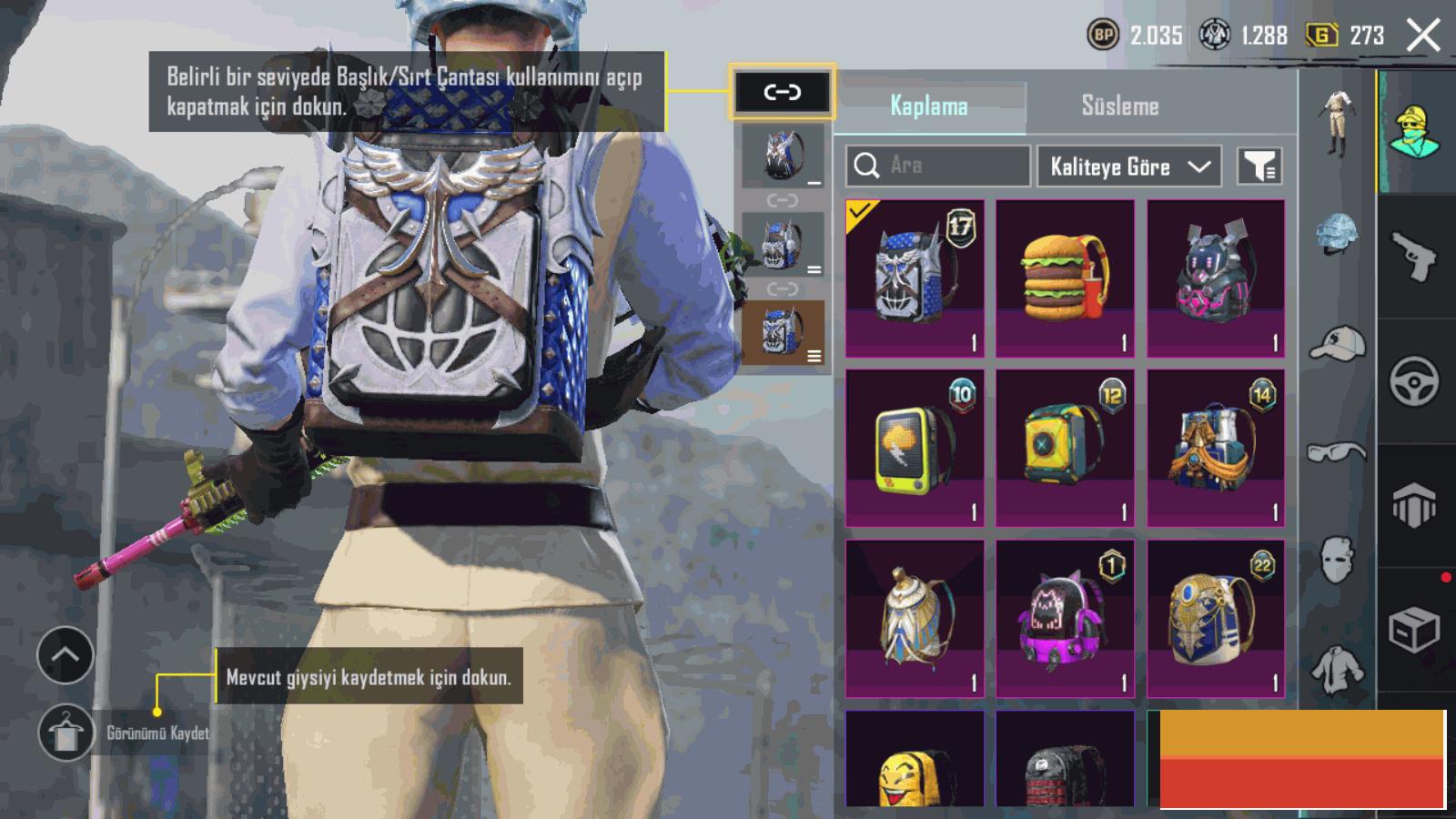The height and width of the screenshot is (819, 1456).
Task: Choose the level 10 yellow cloud backpack
Action: (914, 448)
